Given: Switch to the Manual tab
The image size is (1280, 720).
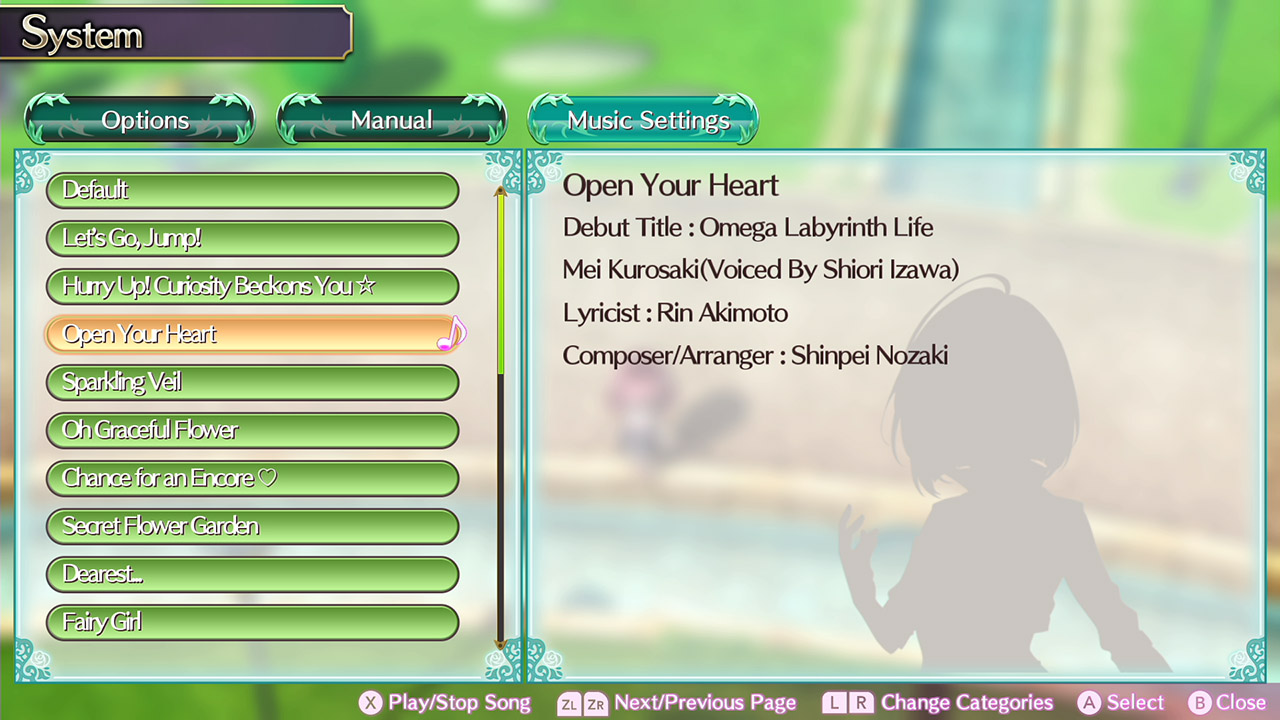Looking at the screenshot, I should pos(391,119).
